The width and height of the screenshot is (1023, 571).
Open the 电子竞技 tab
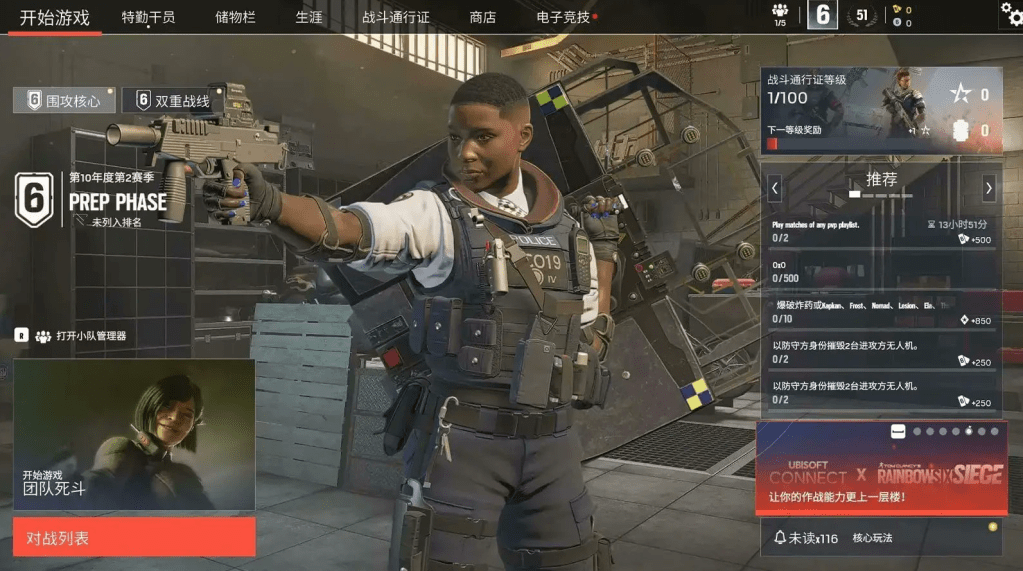[564, 17]
